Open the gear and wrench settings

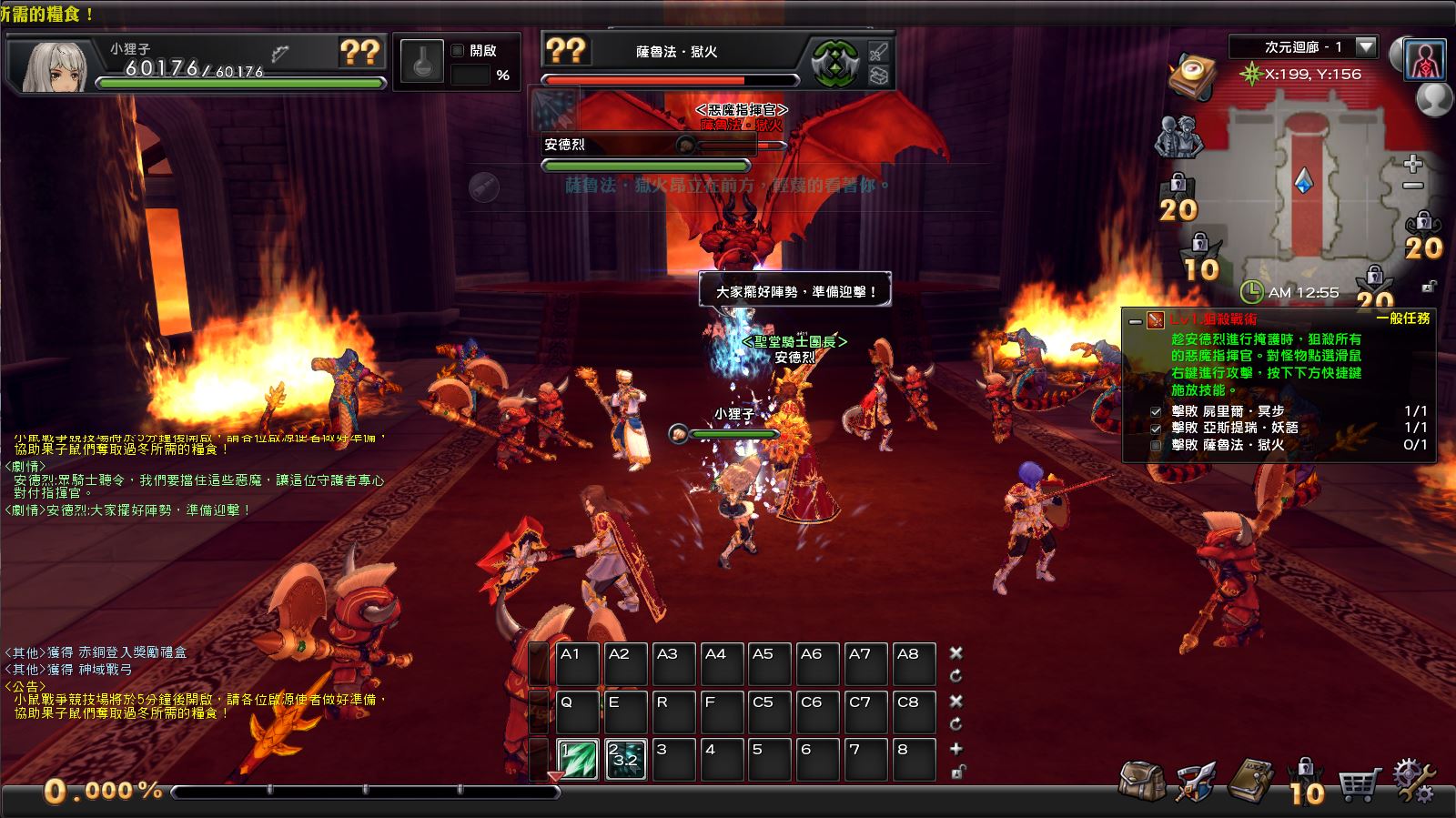[x=1414, y=781]
